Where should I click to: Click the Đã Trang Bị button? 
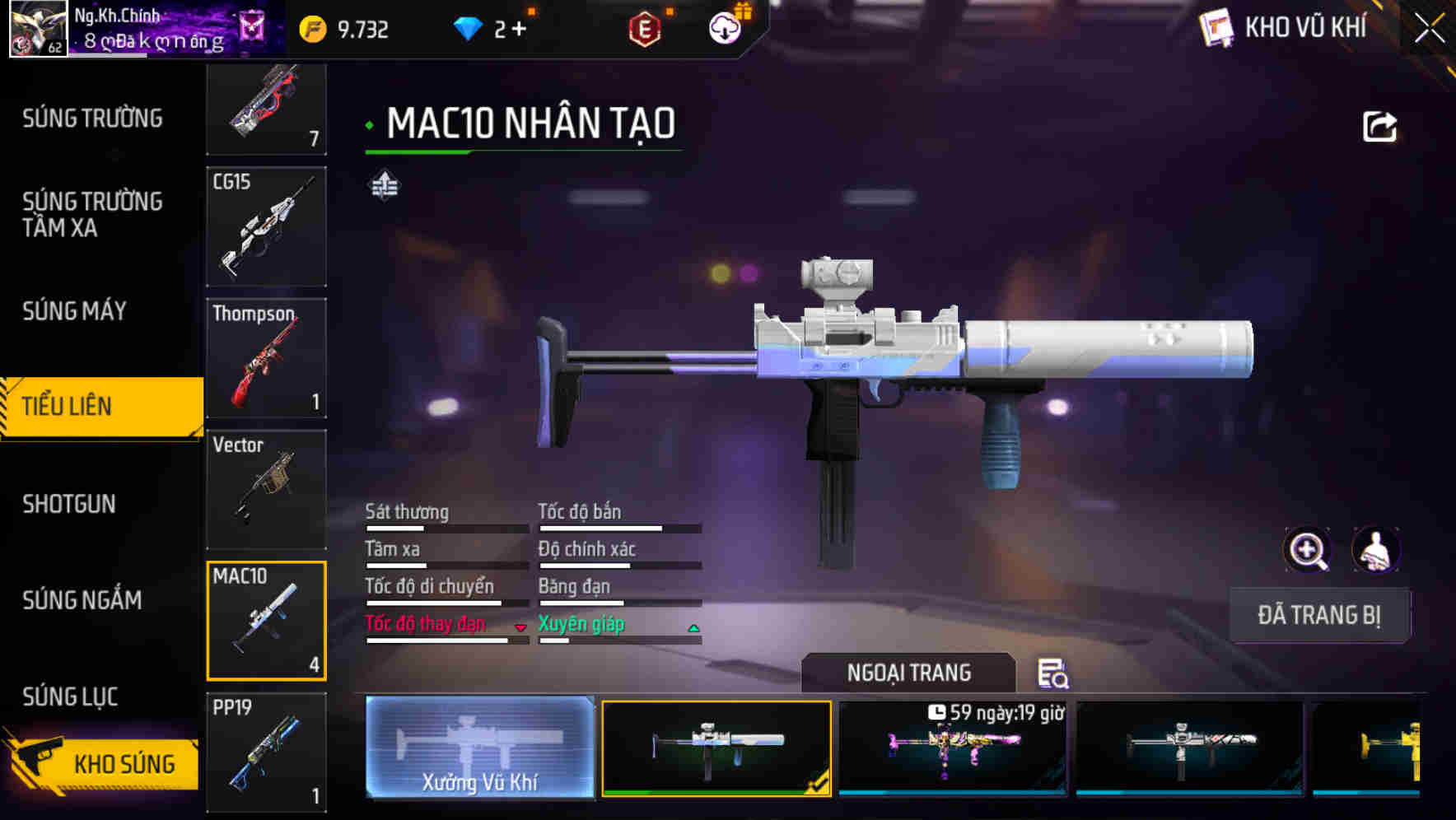1318,615
